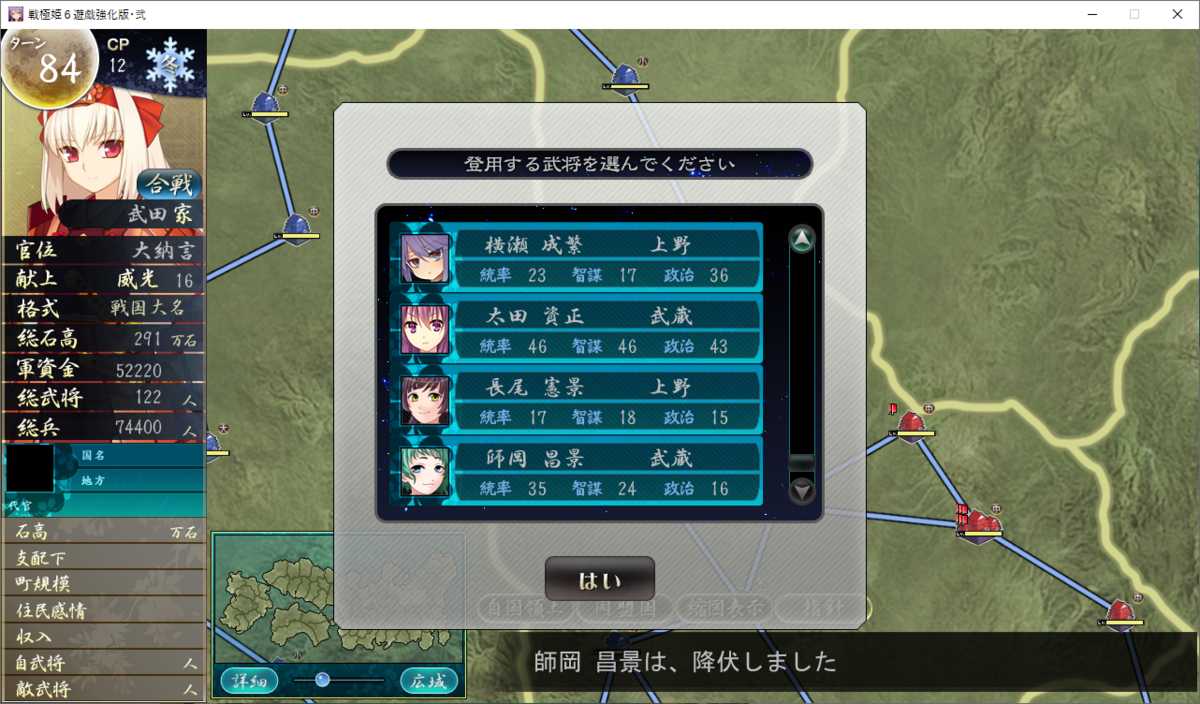1200x704 pixels.
Task: Switch the map to 詳細 view
Action: click(249, 681)
